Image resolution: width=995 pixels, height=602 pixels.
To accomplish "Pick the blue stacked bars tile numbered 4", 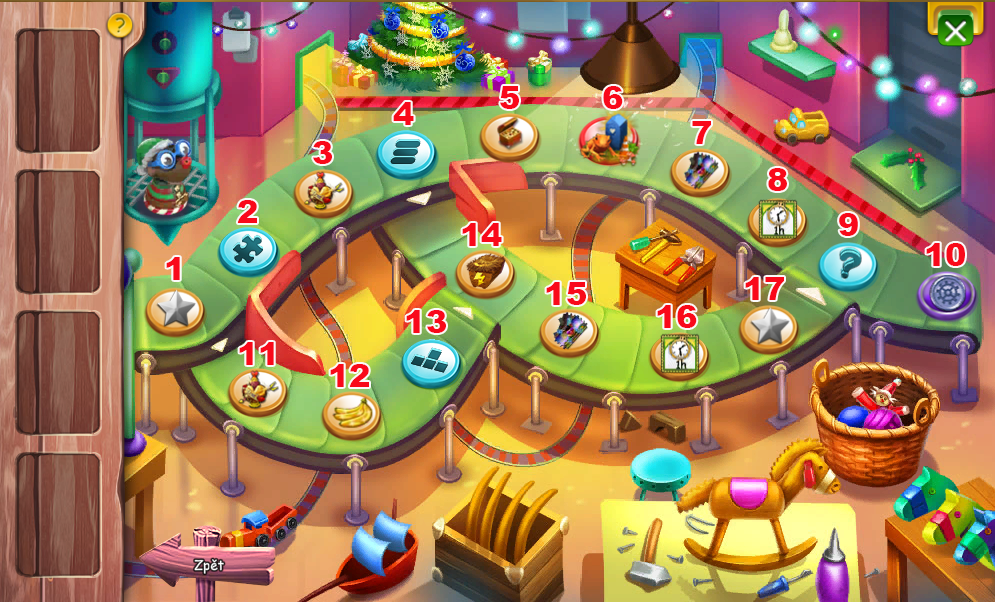I will (x=406, y=153).
